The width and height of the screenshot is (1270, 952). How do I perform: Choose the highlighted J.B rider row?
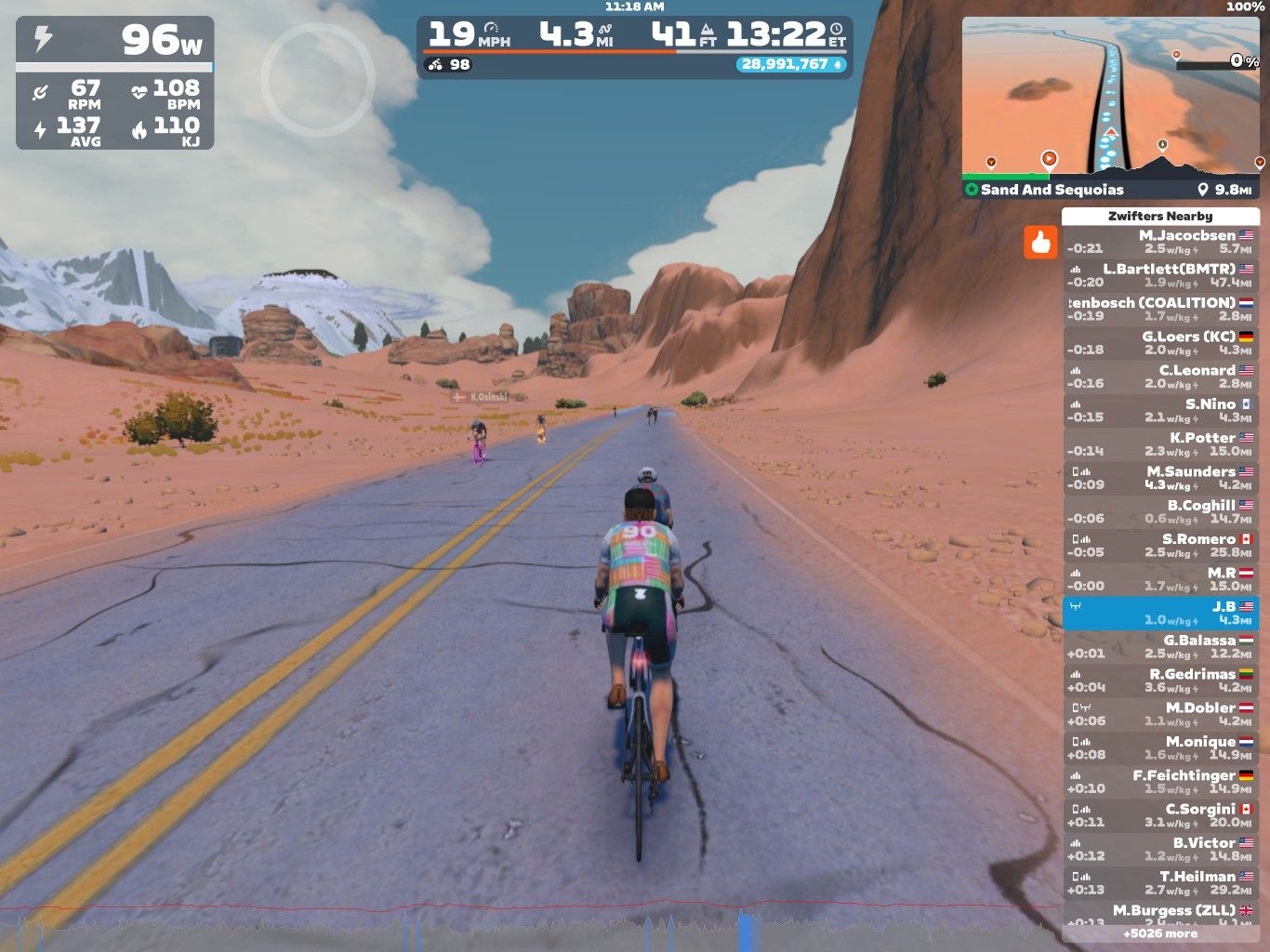(1160, 613)
